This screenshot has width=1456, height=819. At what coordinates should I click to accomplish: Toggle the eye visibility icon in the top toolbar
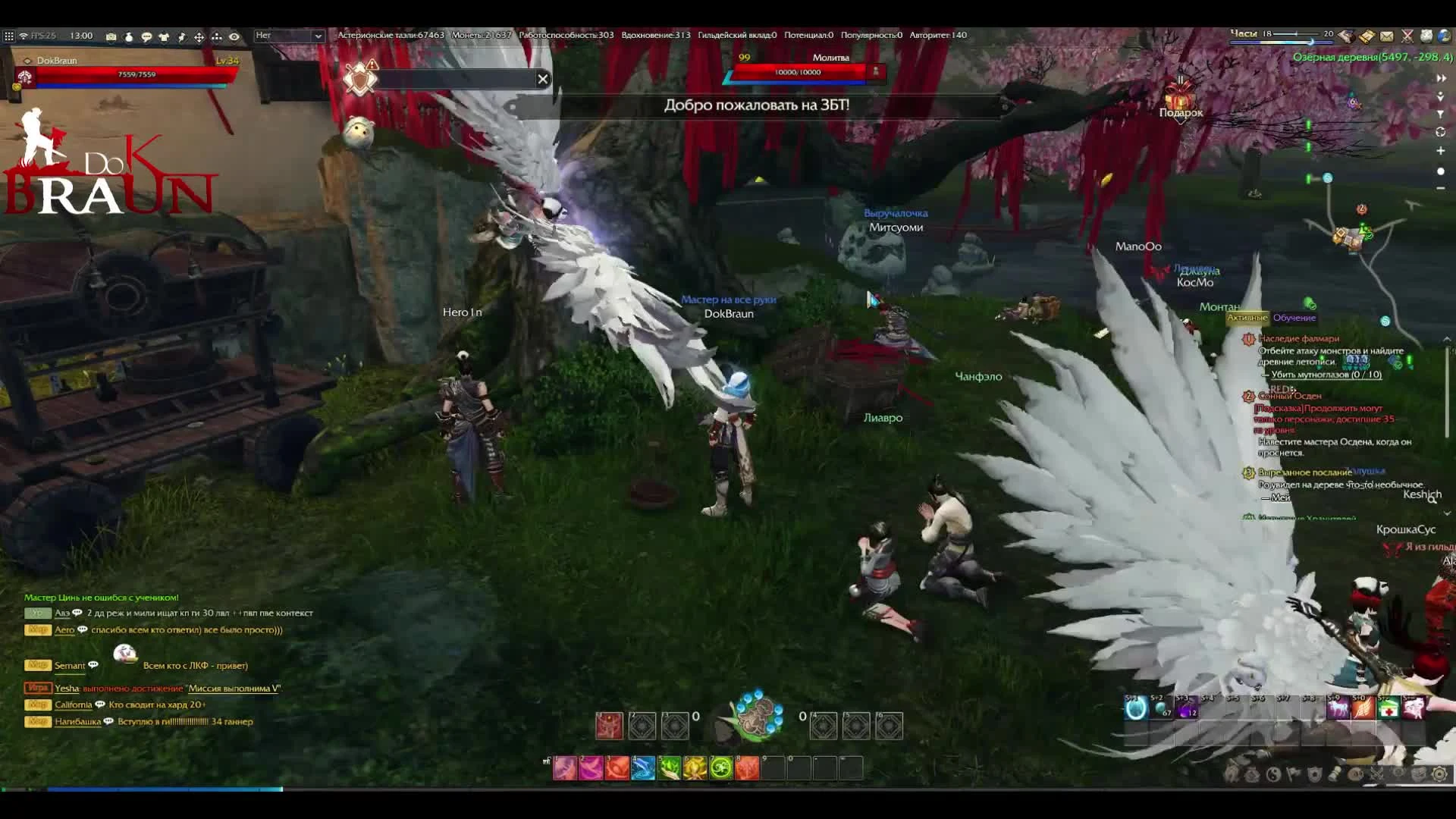(236, 36)
